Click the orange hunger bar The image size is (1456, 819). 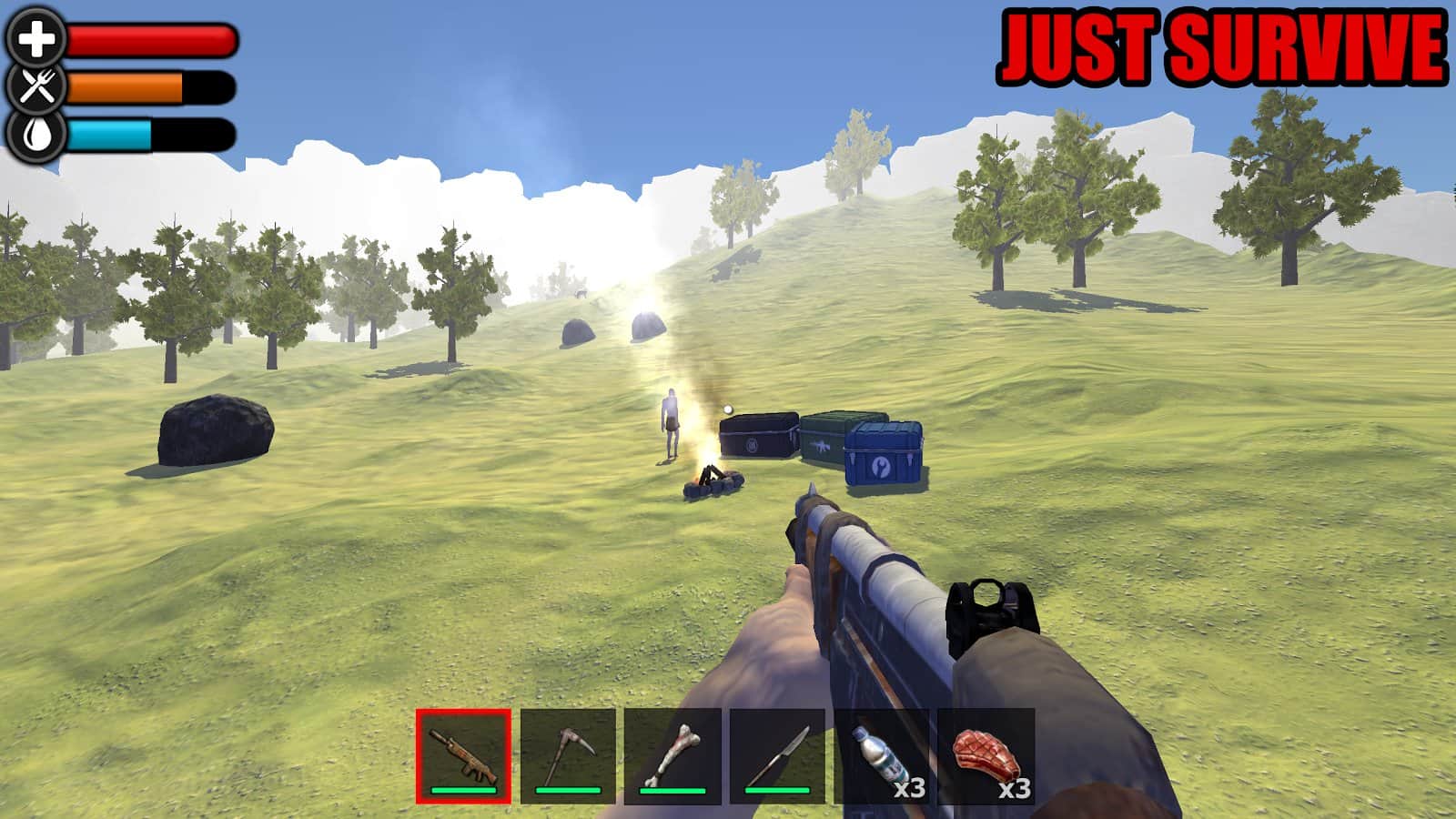click(127, 89)
